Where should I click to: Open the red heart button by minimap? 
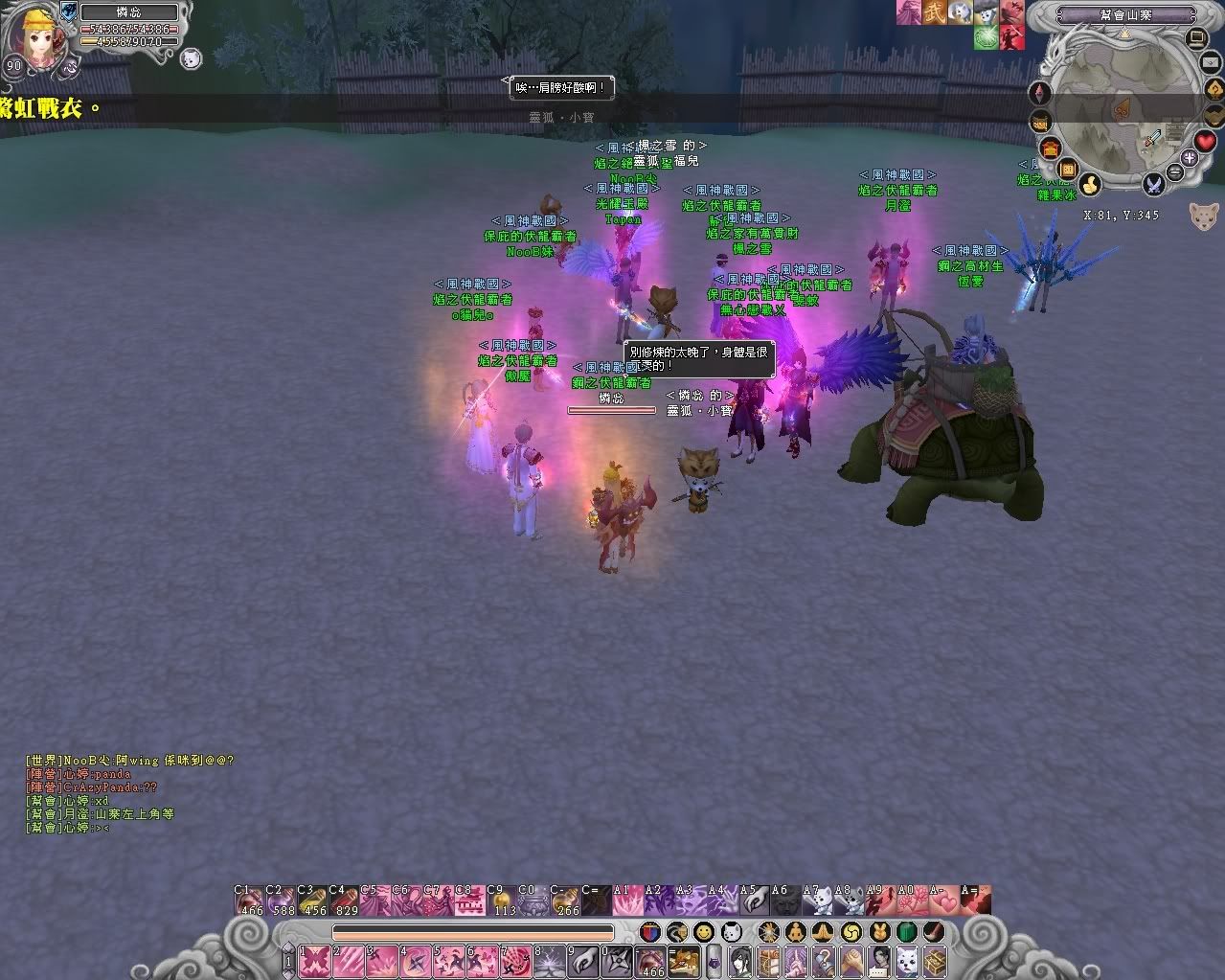1205,142
